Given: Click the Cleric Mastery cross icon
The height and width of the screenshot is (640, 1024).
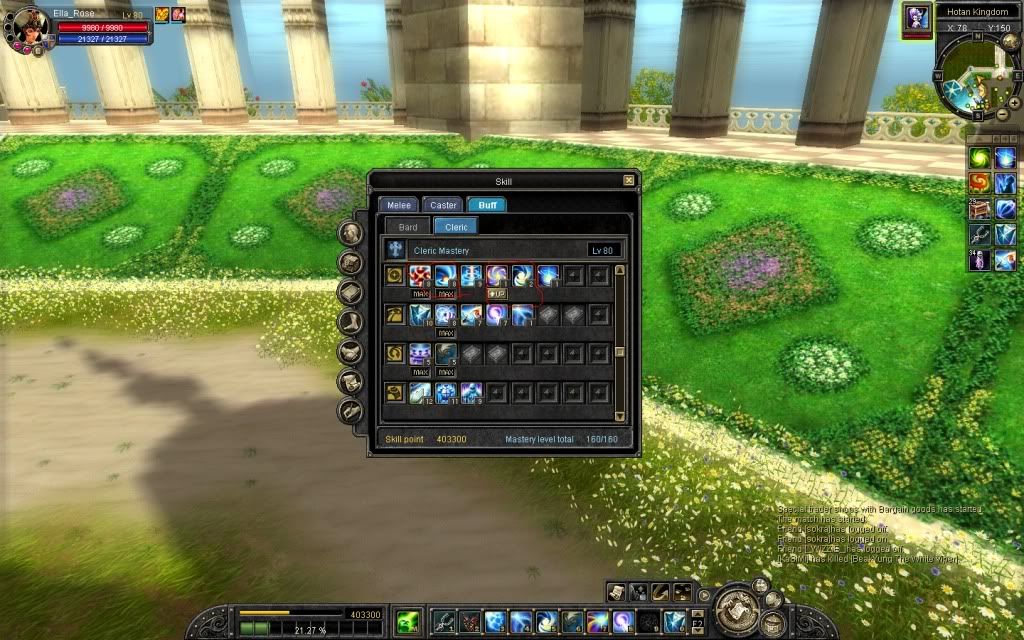Looking at the screenshot, I should [396, 250].
